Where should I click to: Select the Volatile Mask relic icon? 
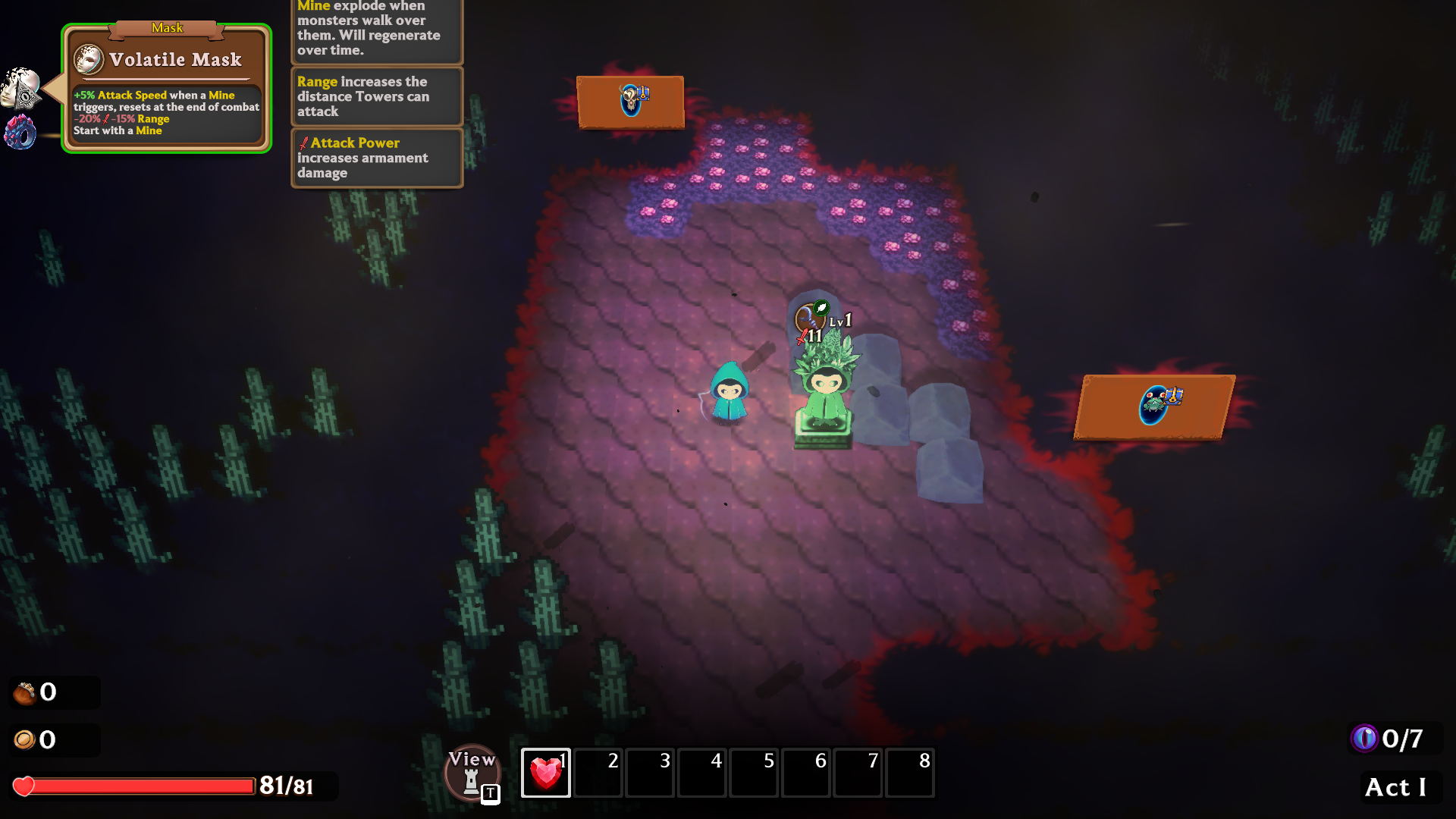20,88
